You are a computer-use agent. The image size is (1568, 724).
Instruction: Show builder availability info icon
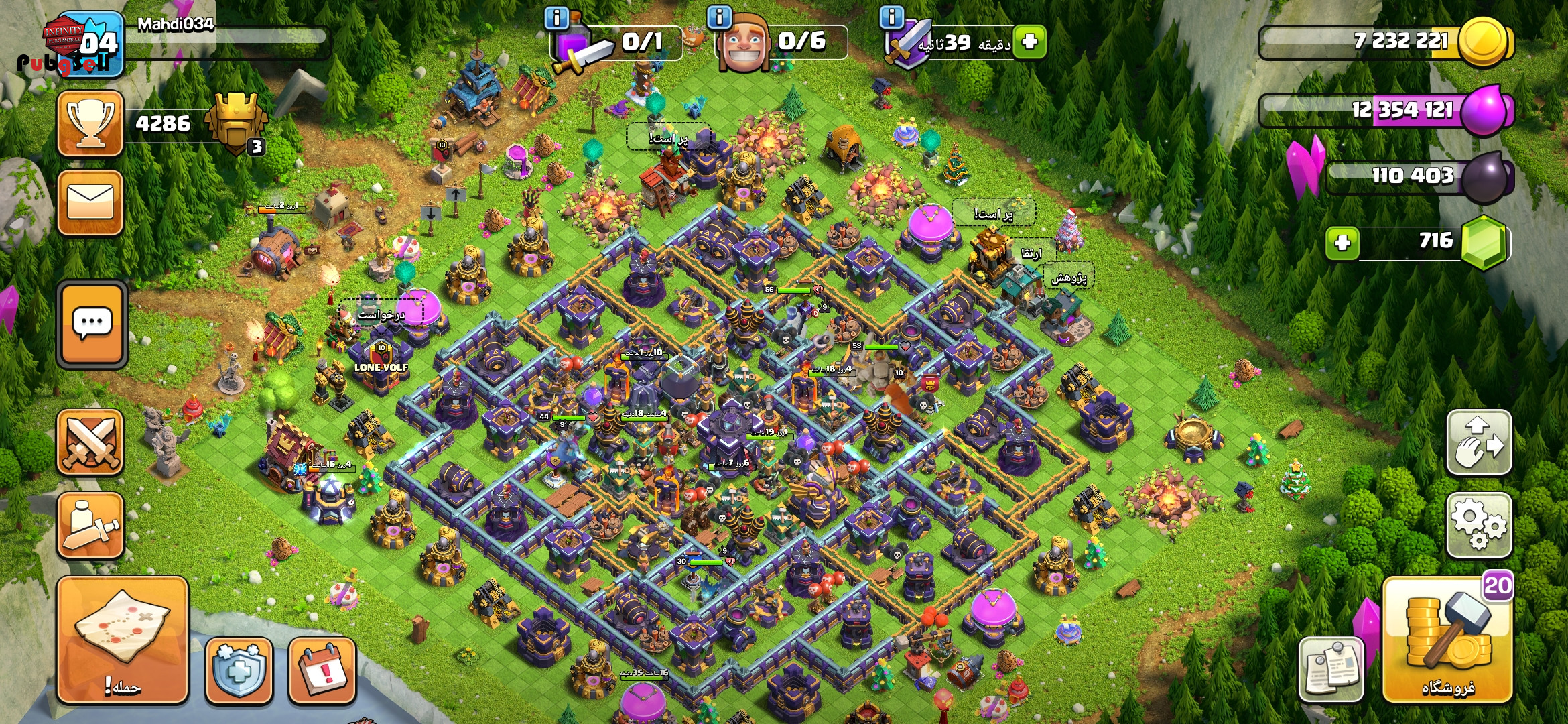720,17
